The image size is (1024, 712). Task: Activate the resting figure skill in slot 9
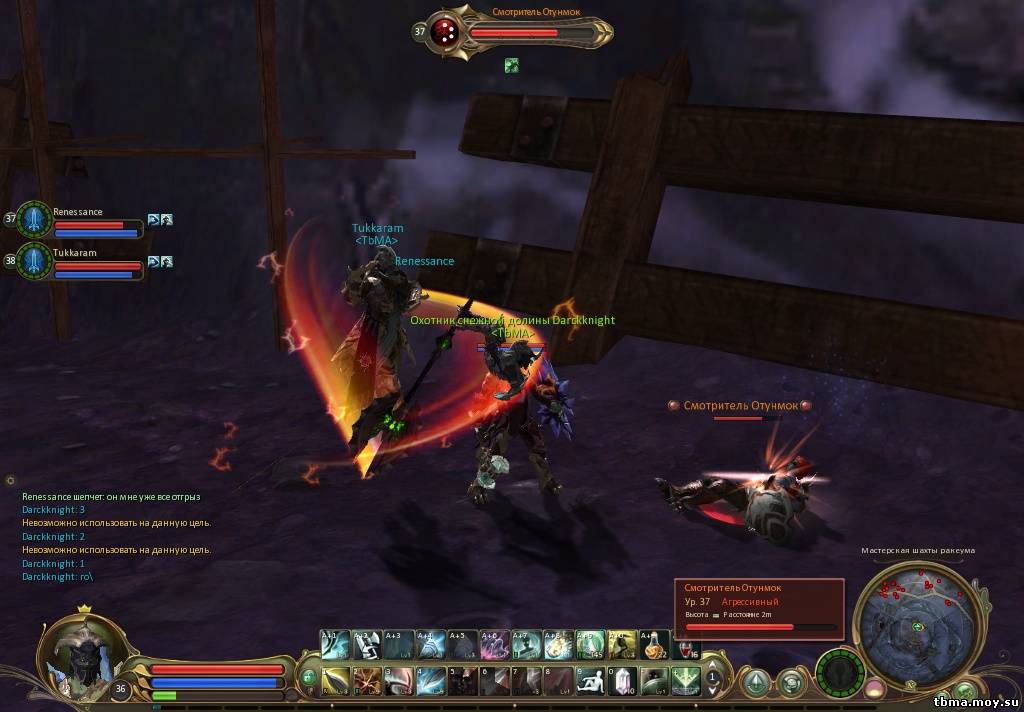[590, 680]
